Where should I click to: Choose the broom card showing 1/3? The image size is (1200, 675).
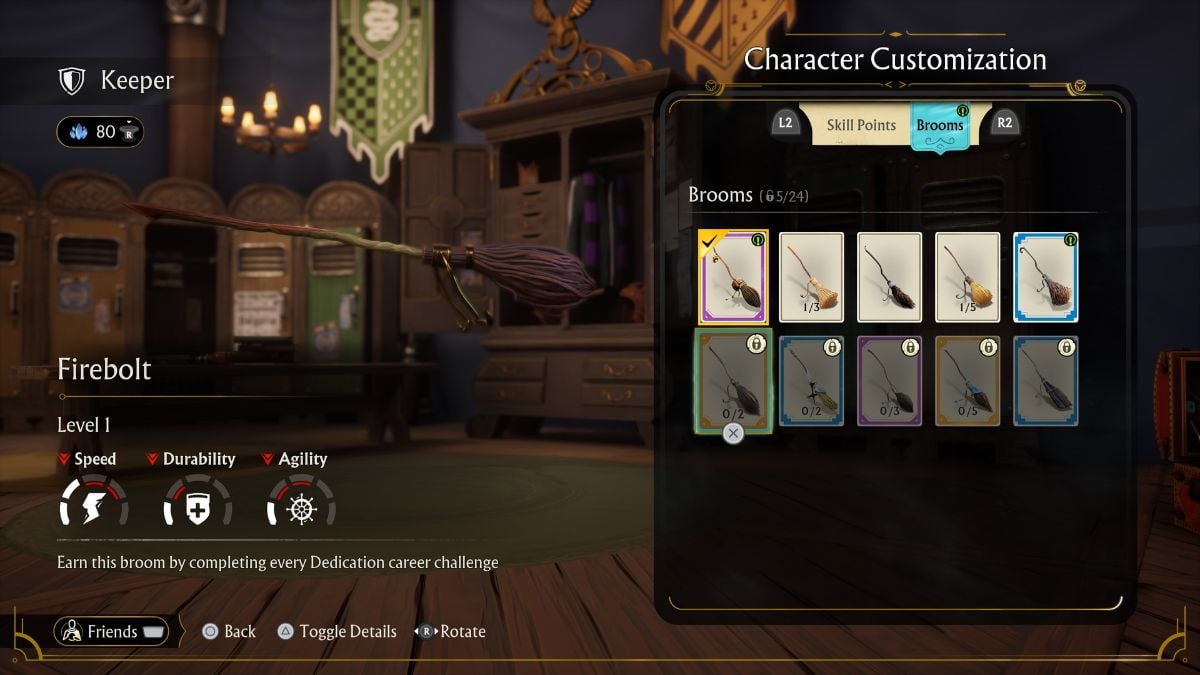tap(811, 277)
